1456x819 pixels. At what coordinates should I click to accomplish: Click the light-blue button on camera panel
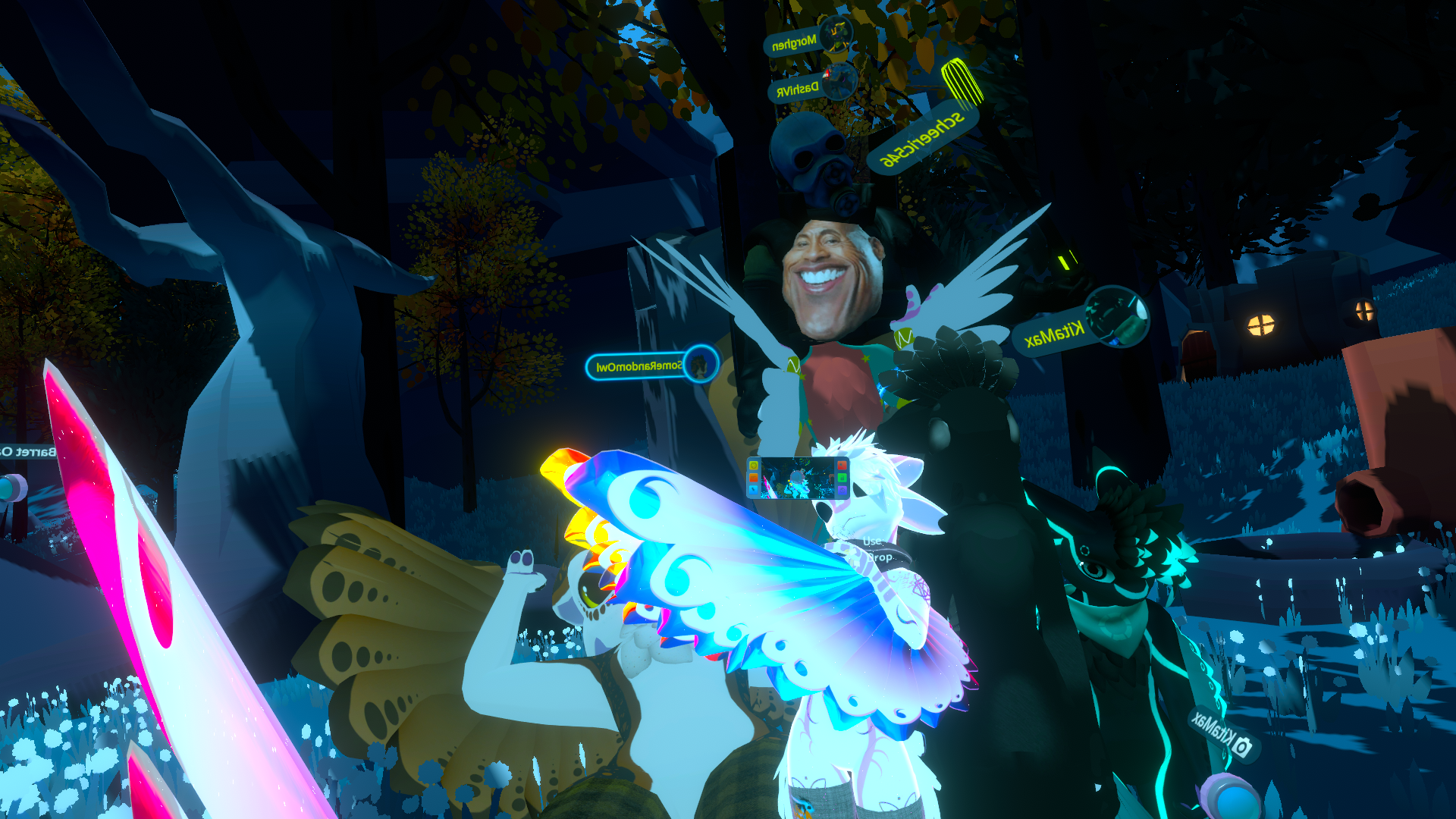[x=754, y=490]
